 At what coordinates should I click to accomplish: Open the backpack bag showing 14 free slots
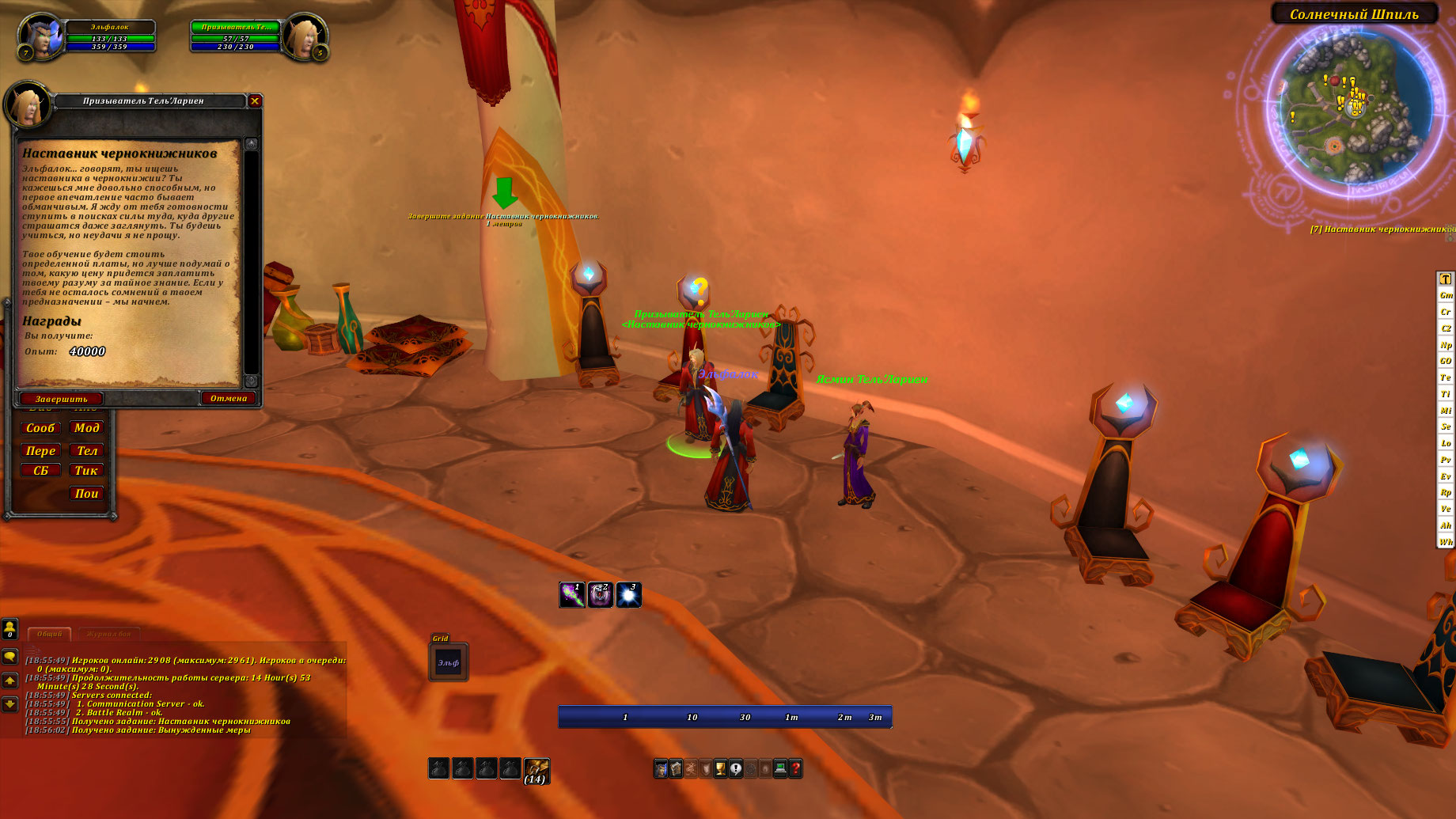537,768
